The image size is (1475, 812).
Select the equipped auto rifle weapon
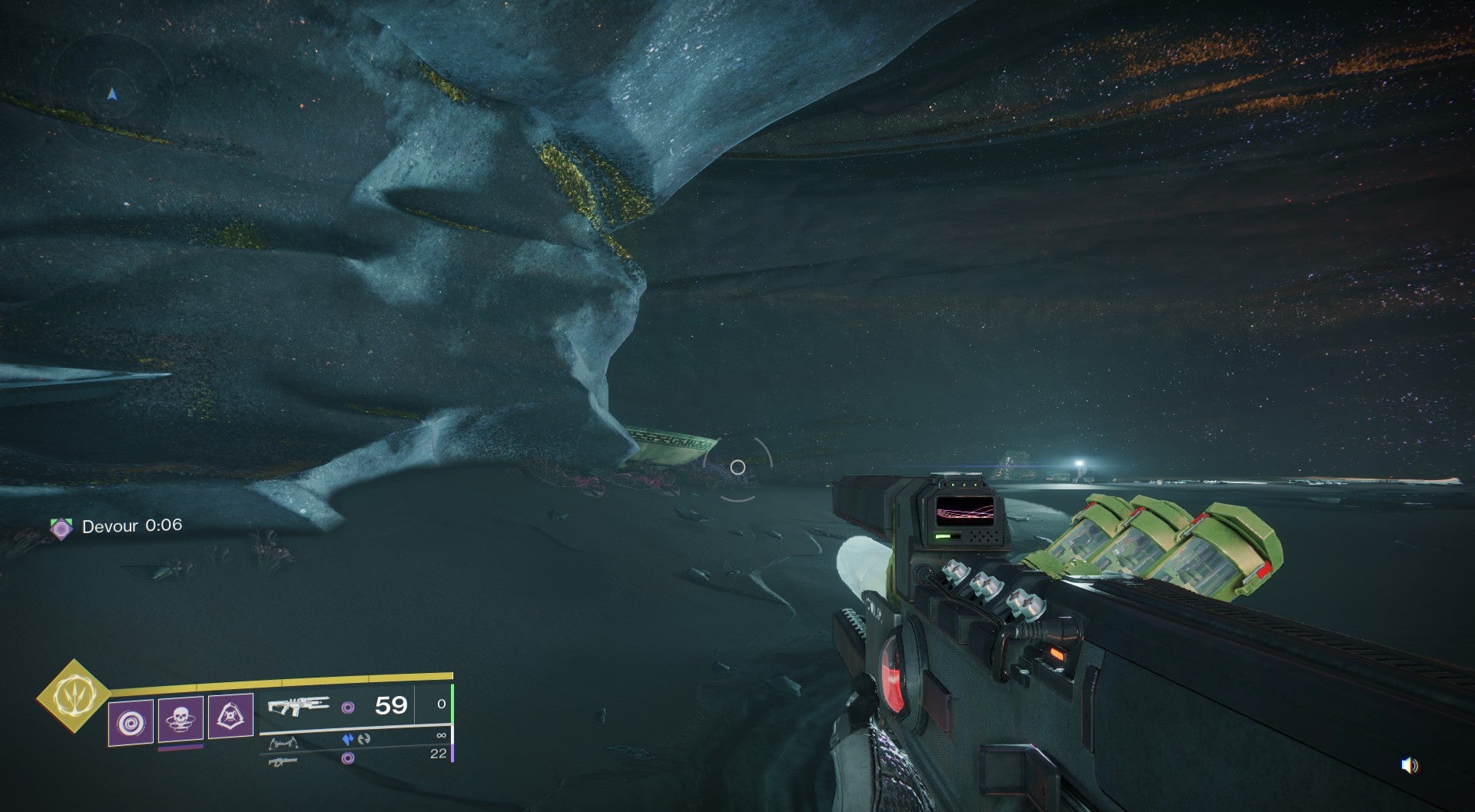[x=298, y=706]
